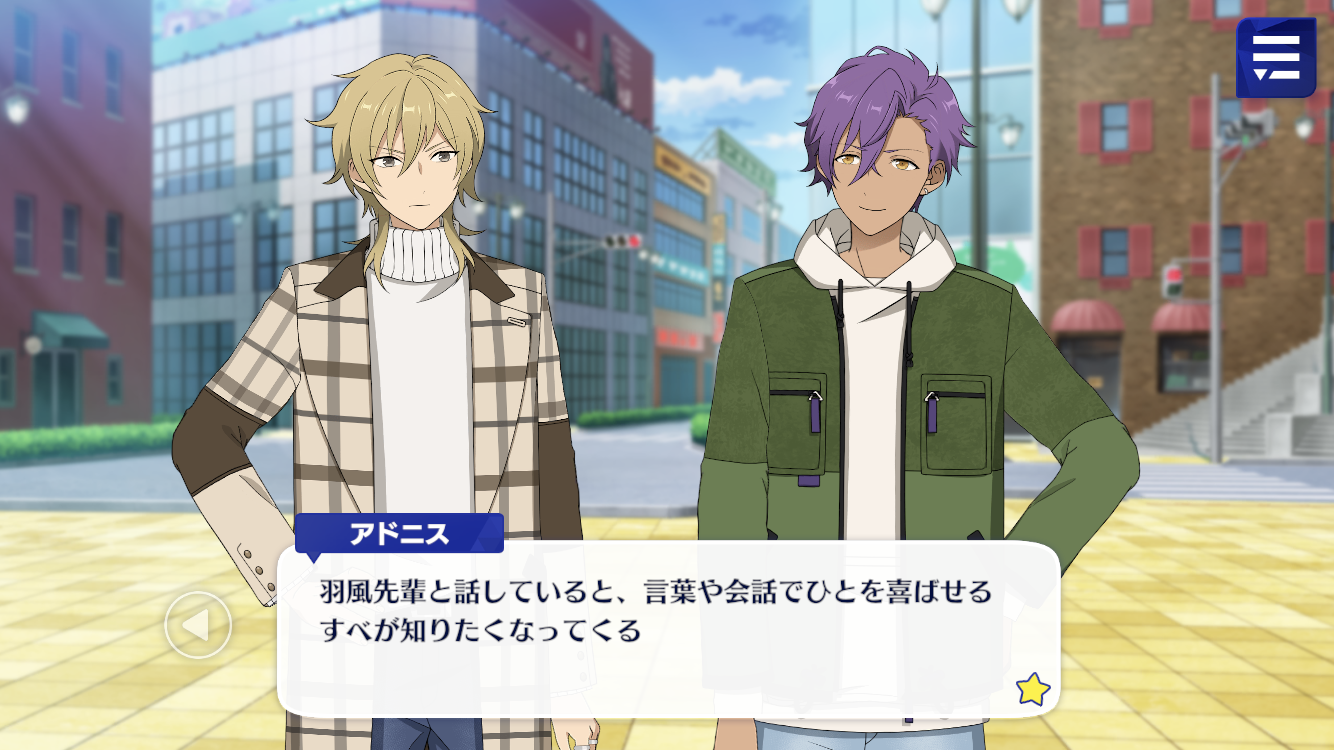This screenshot has height=750, width=1334.
Task: Open the story menu in the top-right corner
Action: [x=1275, y=58]
